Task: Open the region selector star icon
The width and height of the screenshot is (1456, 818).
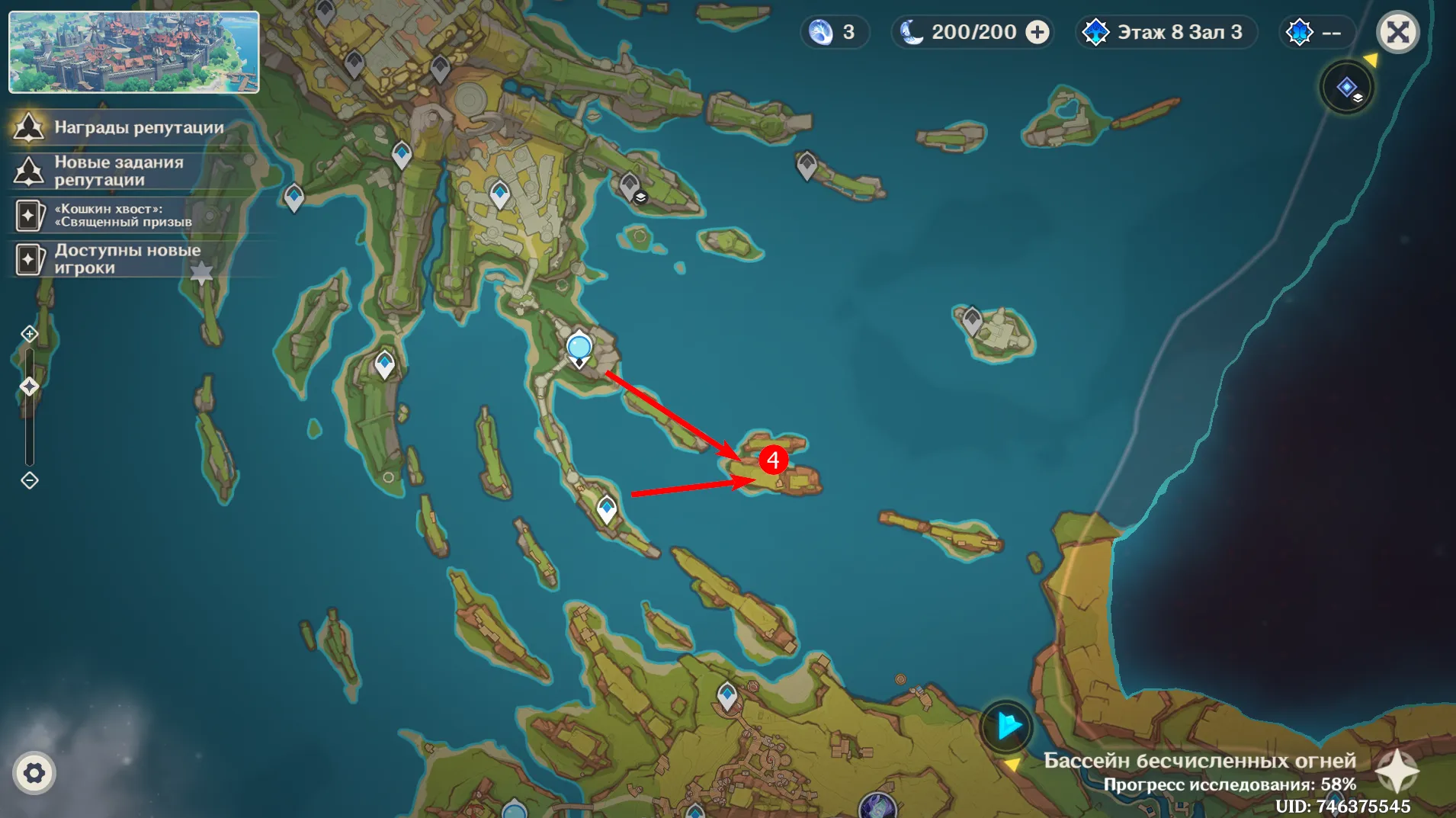Action: point(1397,770)
